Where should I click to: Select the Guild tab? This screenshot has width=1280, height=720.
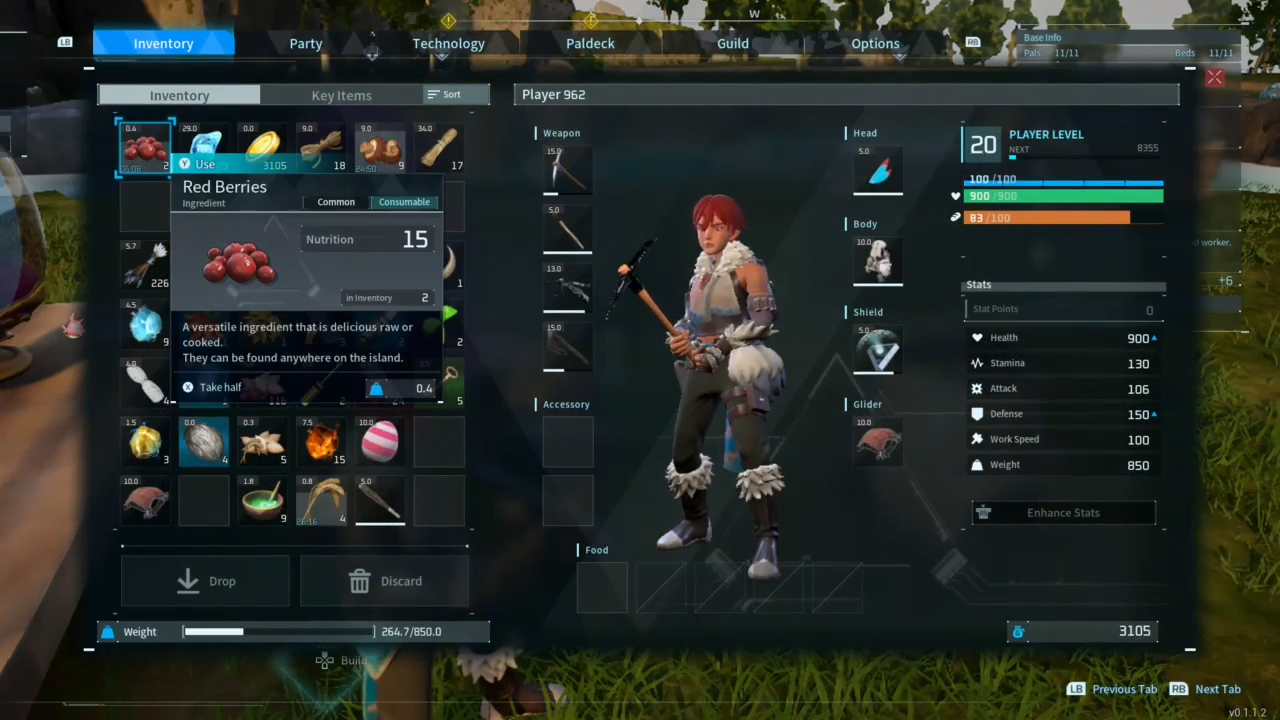click(733, 43)
